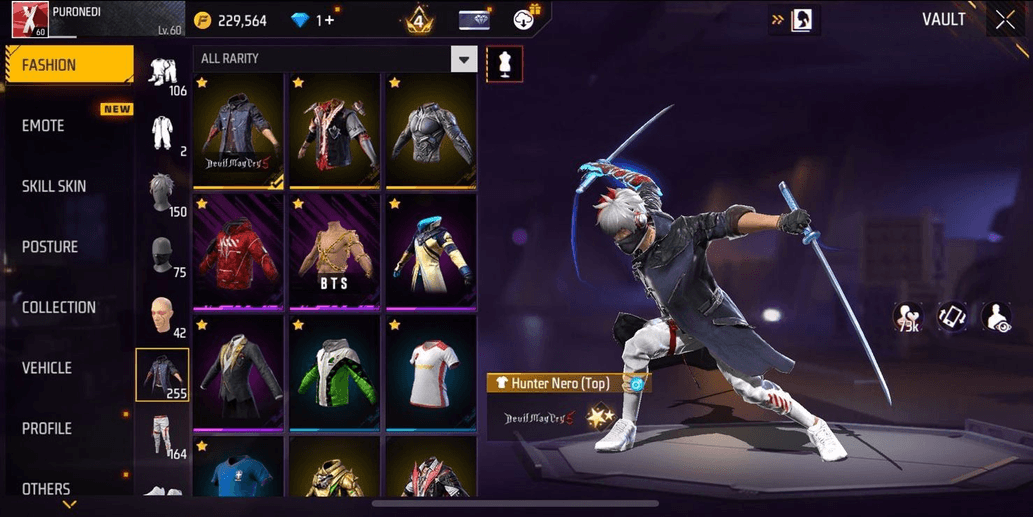
Task: Open the Skill Skin section
Action: click(54, 186)
